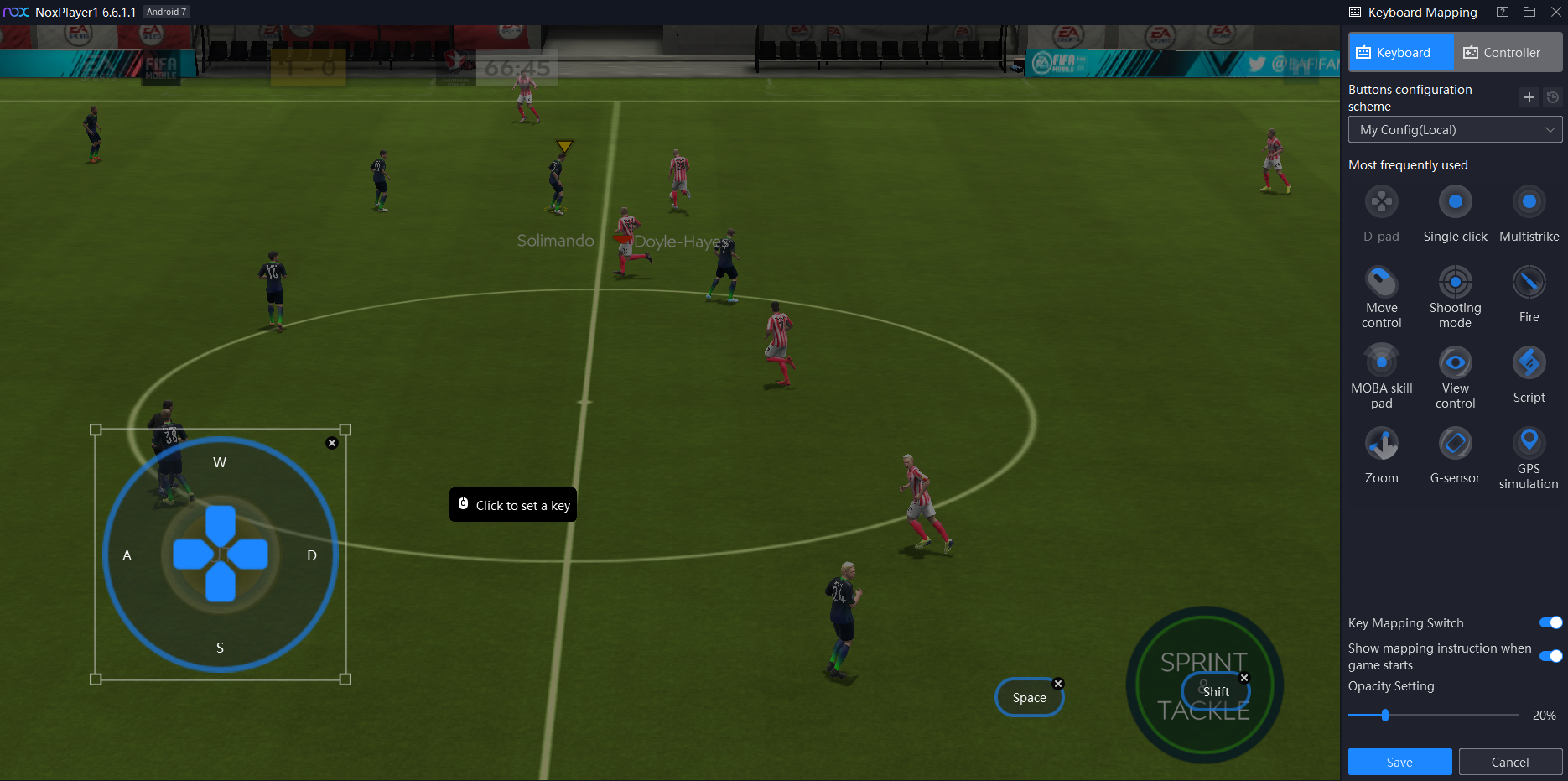Select the Multistrike mapping tool

coord(1529,202)
